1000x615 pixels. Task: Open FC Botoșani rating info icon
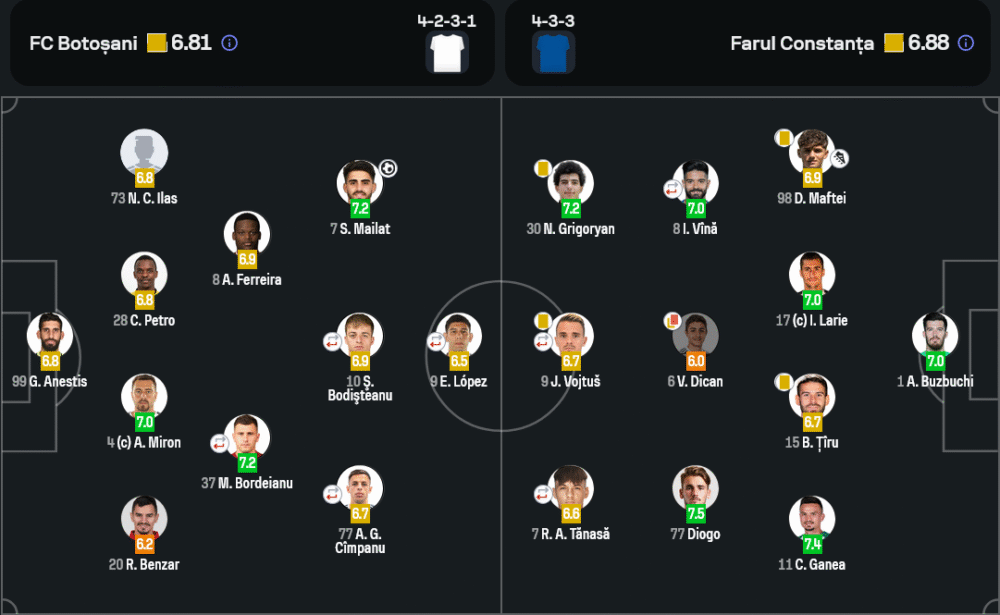(229, 43)
